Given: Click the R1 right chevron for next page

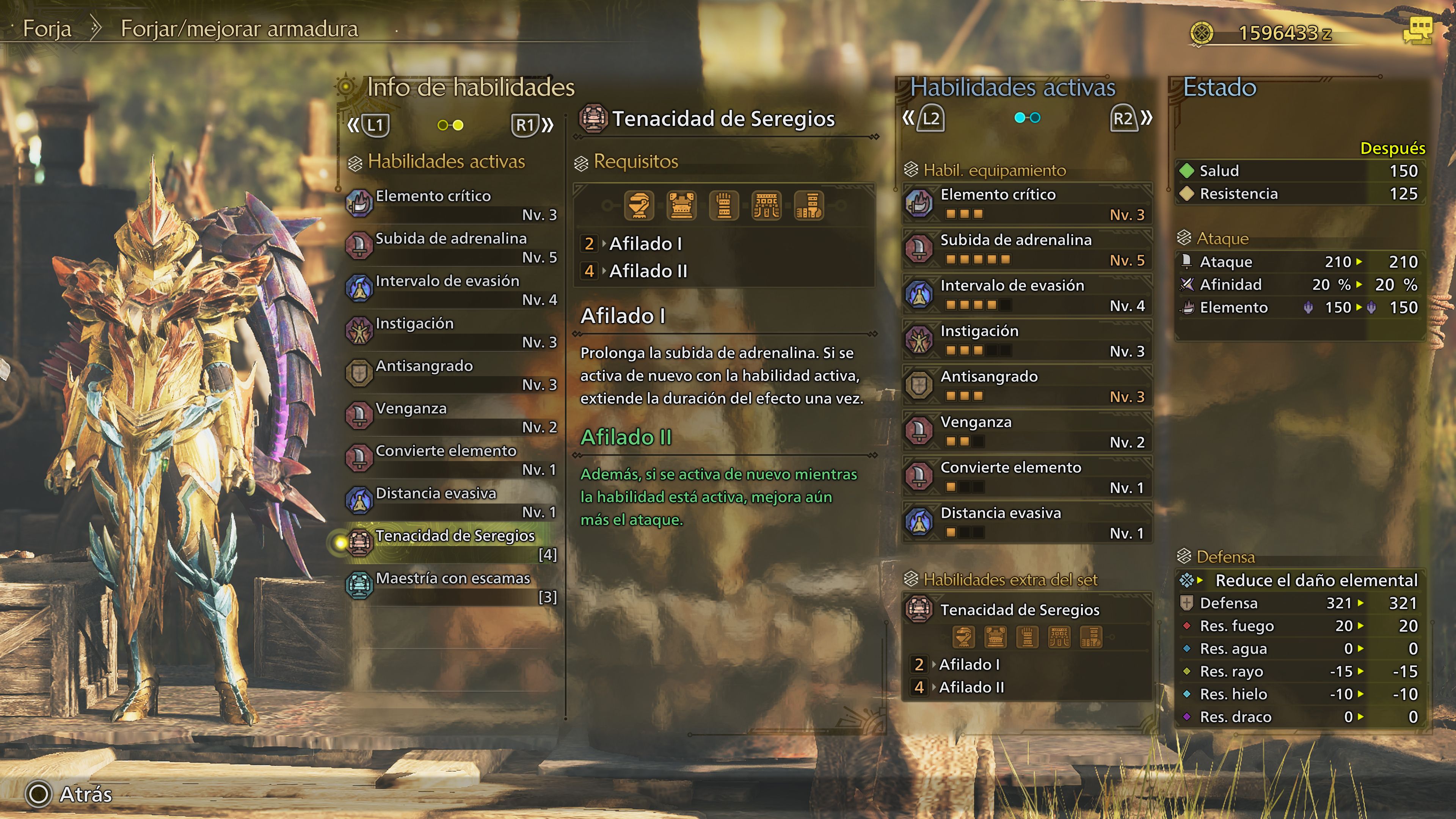Looking at the screenshot, I should pyautogui.click(x=546, y=126).
